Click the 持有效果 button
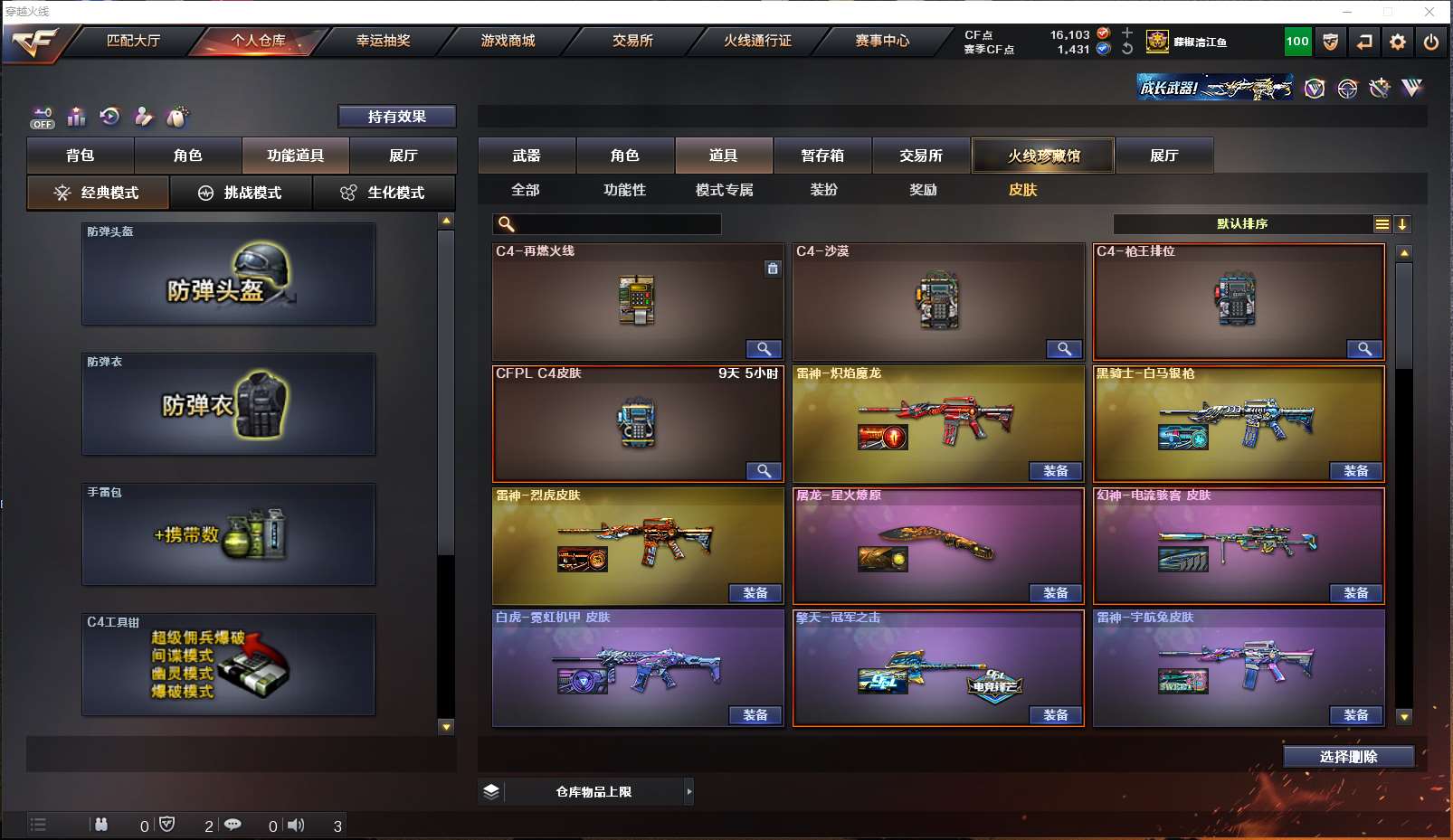This screenshot has width=1453, height=840. coord(396,117)
